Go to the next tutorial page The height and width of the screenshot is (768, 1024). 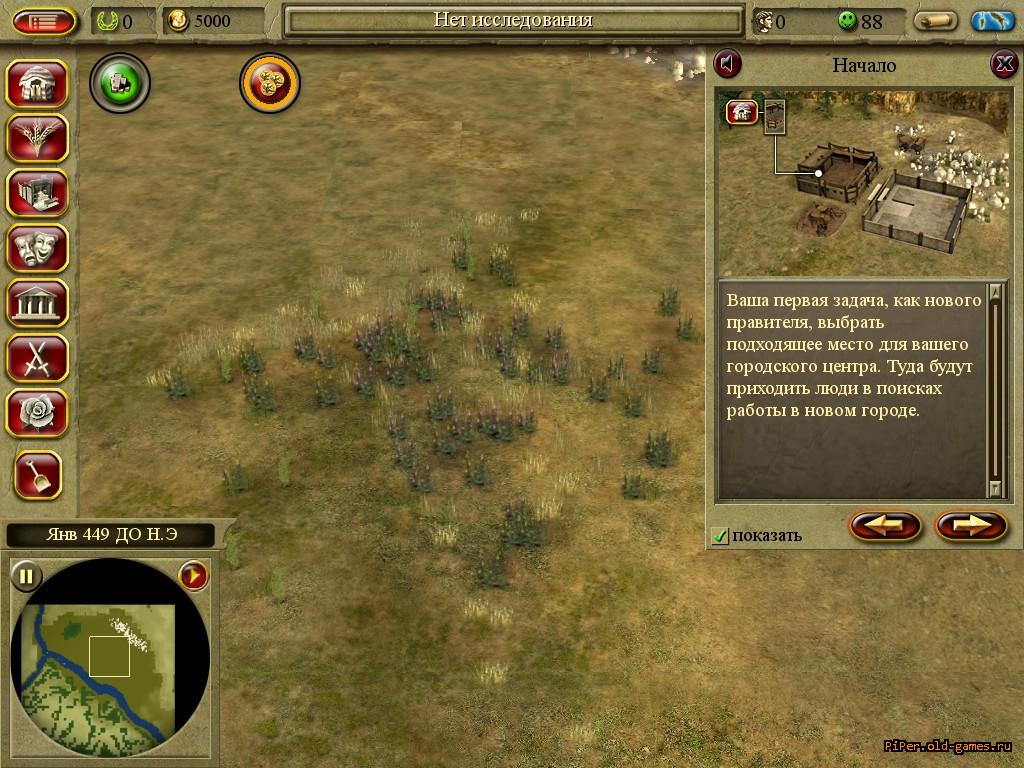click(970, 525)
